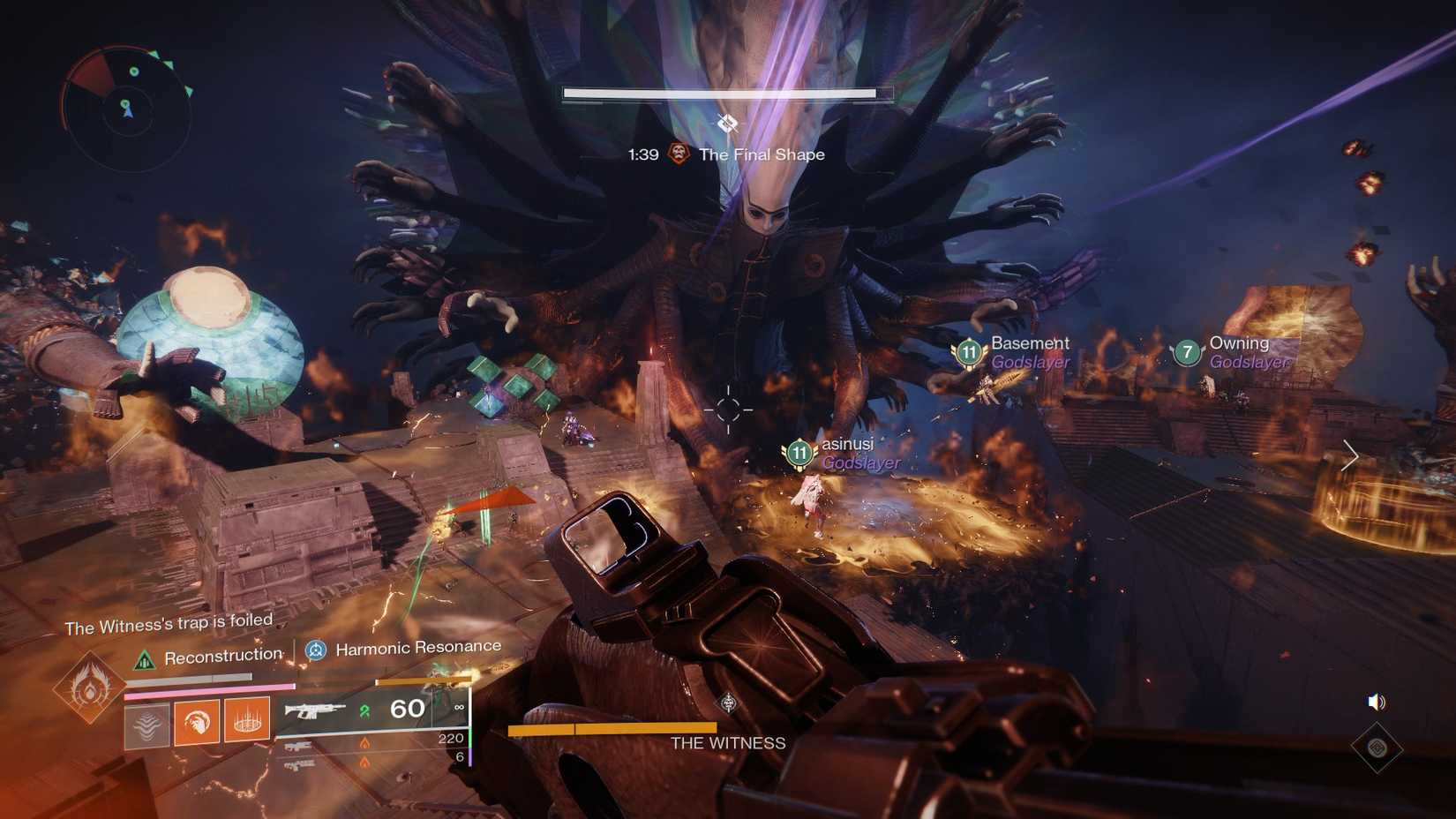Mute the voice chat speaker icon
Screen dimensions: 1456x819
tap(1377, 703)
